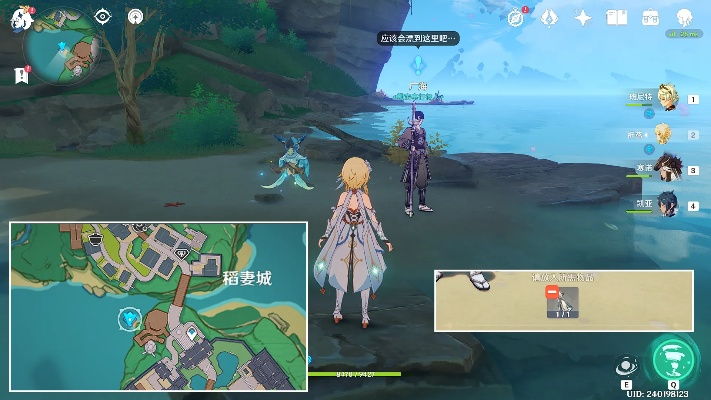Image resolution: width=711 pixels, height=400 pixels.
Task: Open the wish star icon
Action: click(x=583, y=17)
